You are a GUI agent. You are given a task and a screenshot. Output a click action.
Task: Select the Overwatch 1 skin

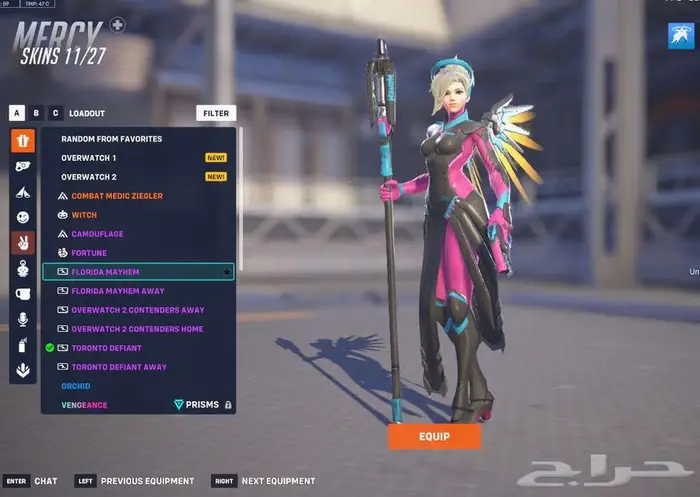[x=89, y=158]
